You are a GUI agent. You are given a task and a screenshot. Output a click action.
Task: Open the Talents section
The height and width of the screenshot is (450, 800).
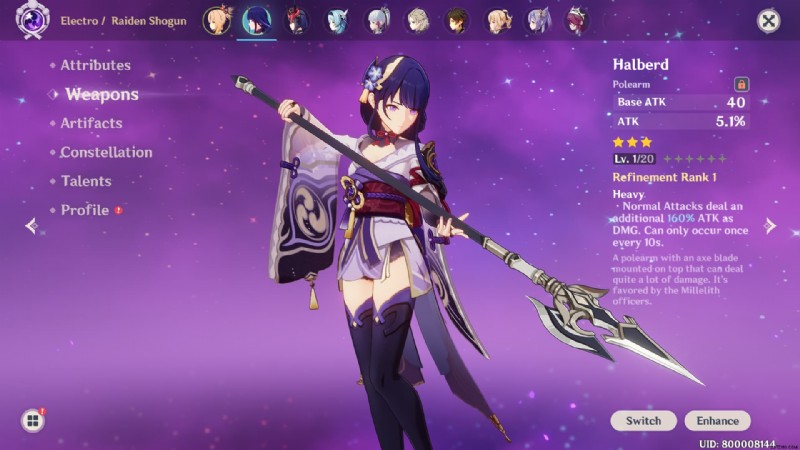coord(85,181)
